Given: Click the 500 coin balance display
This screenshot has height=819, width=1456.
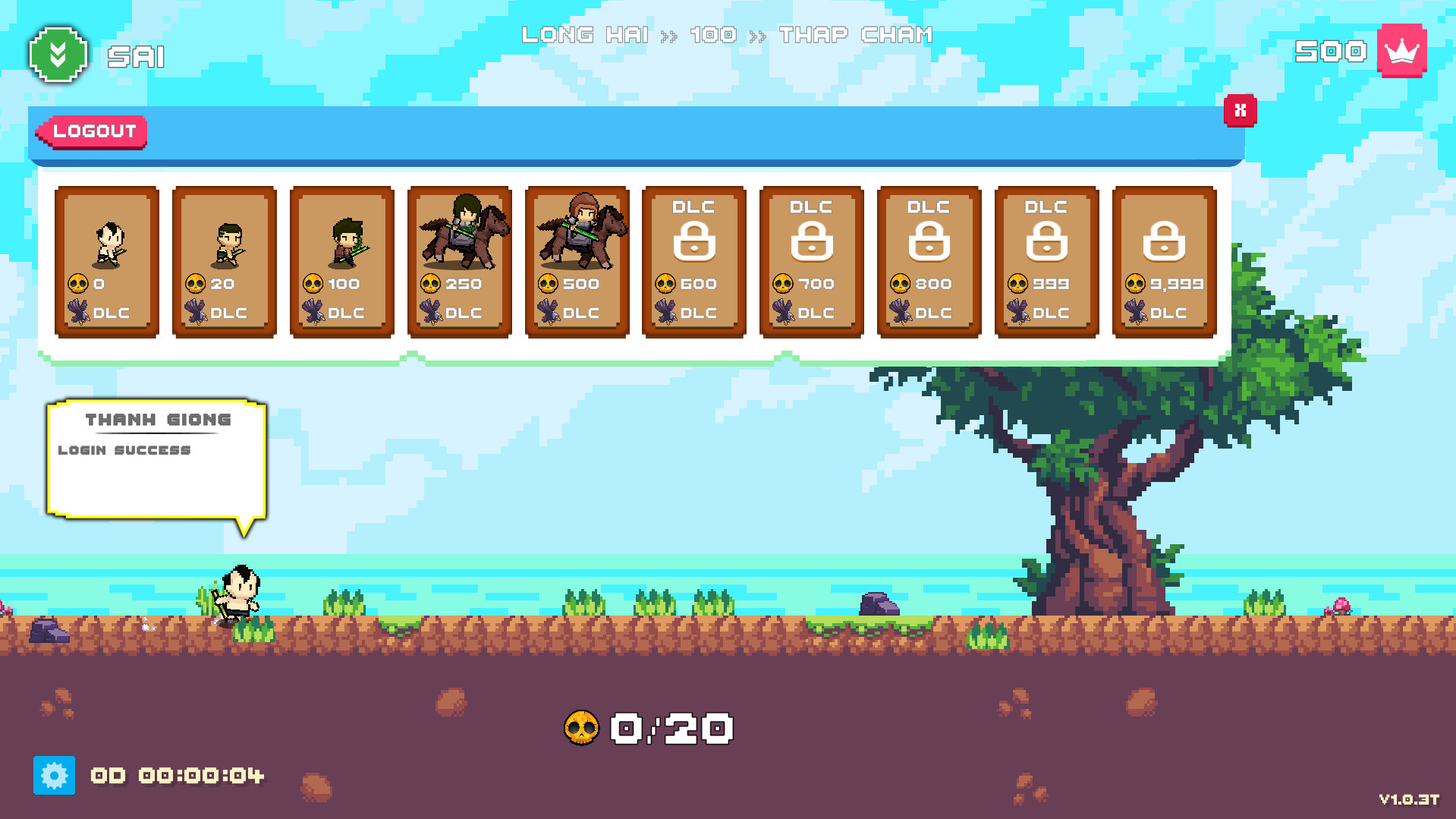Looking at the screenshot, I should 1331,52.
